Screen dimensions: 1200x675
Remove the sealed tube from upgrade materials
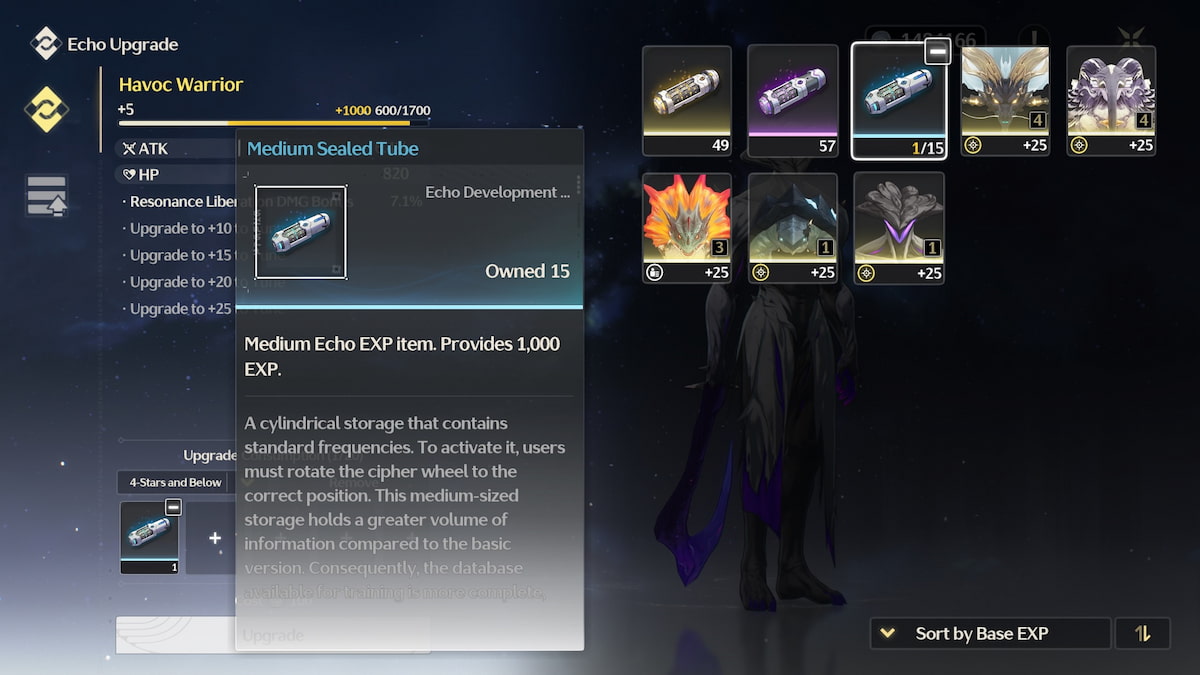pos(173,507)
